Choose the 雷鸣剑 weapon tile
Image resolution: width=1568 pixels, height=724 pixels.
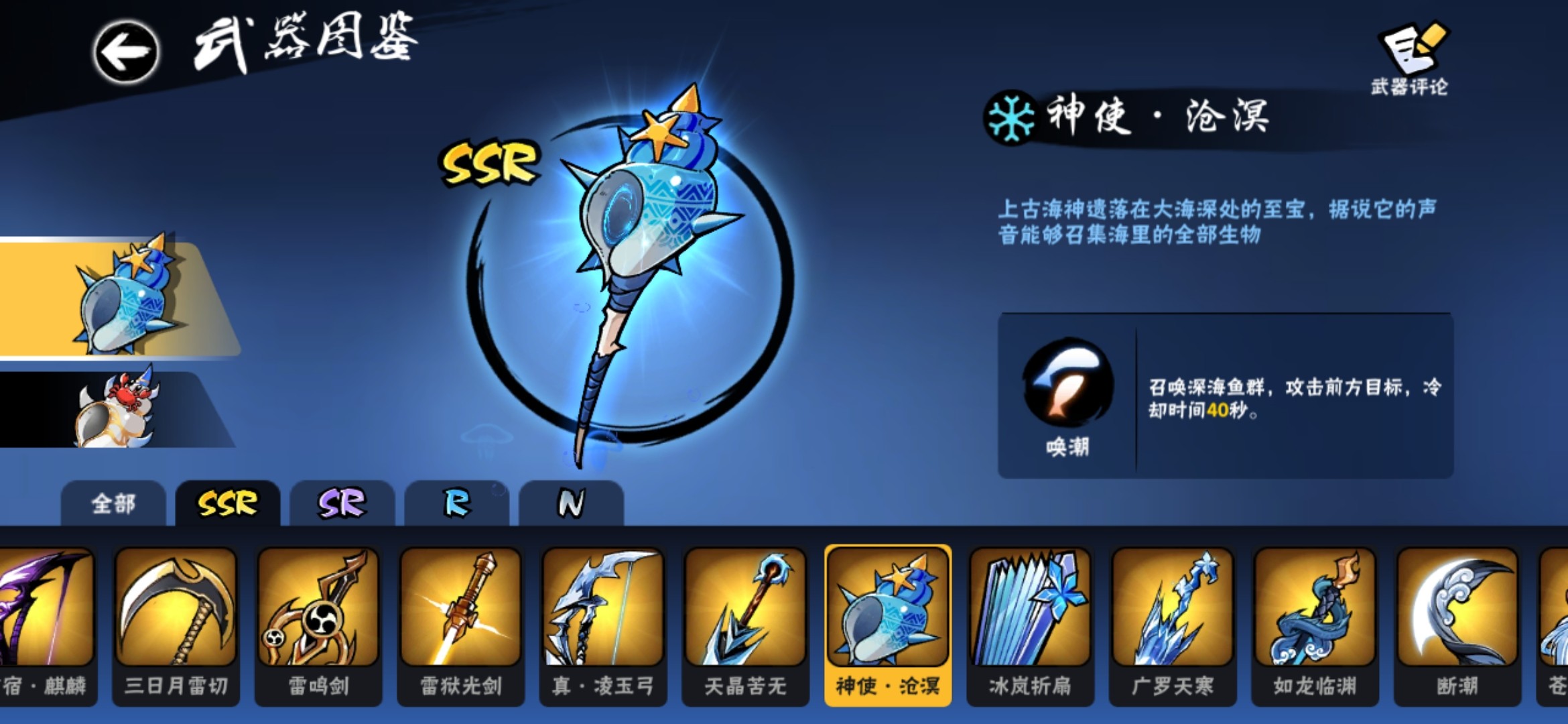coord(318,625)
